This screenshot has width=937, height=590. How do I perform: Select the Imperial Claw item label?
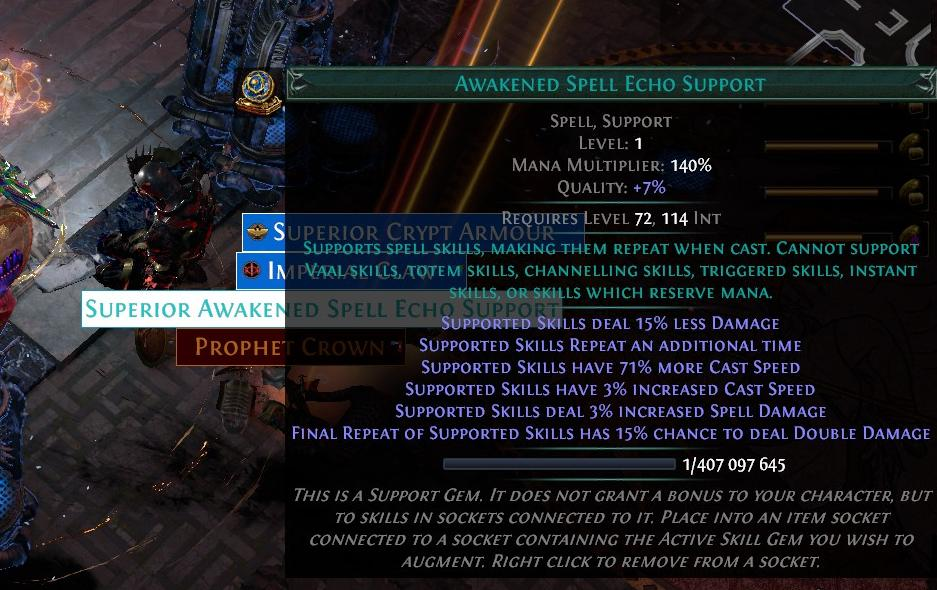pos(261,270)
